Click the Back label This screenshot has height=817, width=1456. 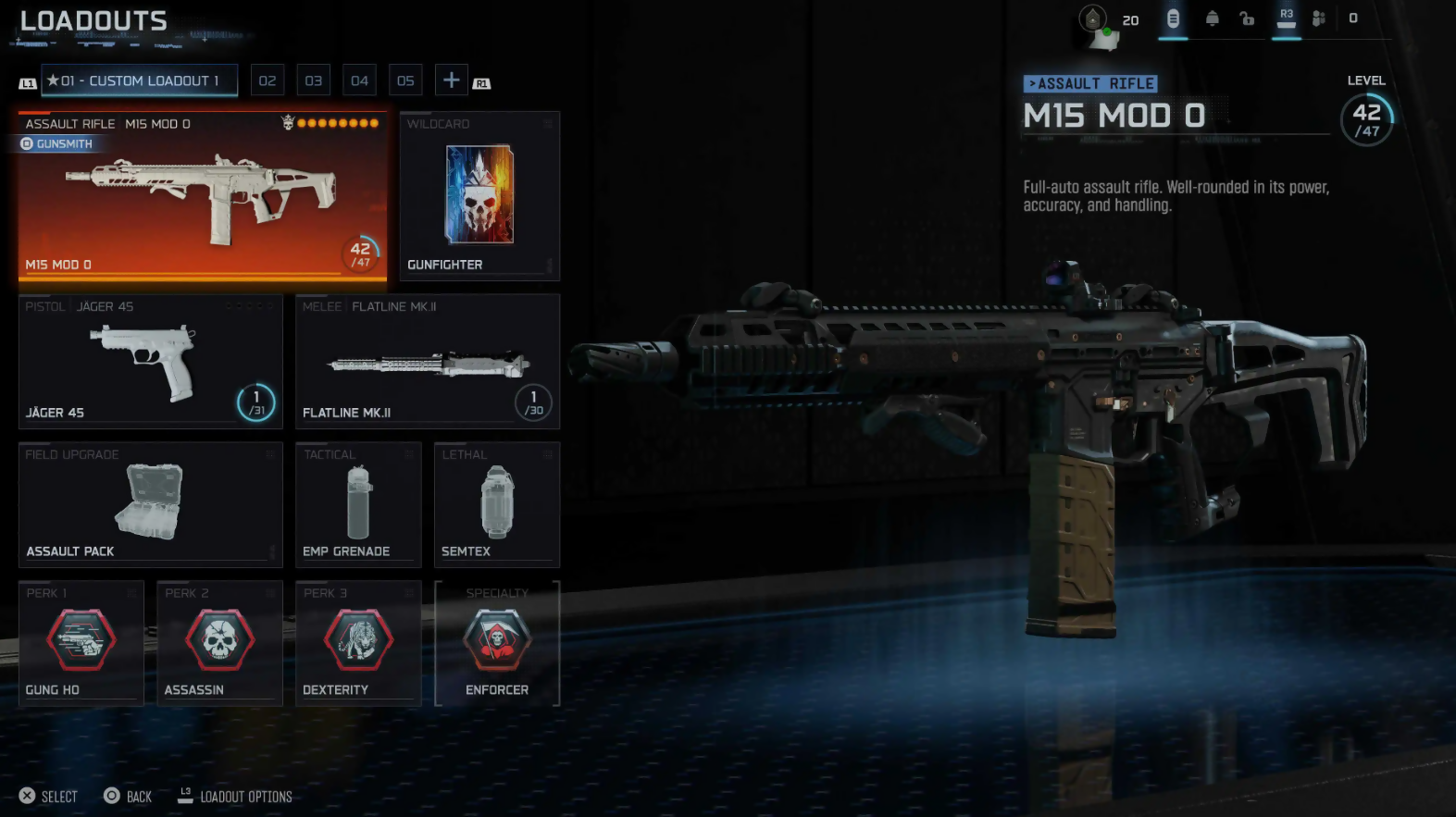(139, 797)
